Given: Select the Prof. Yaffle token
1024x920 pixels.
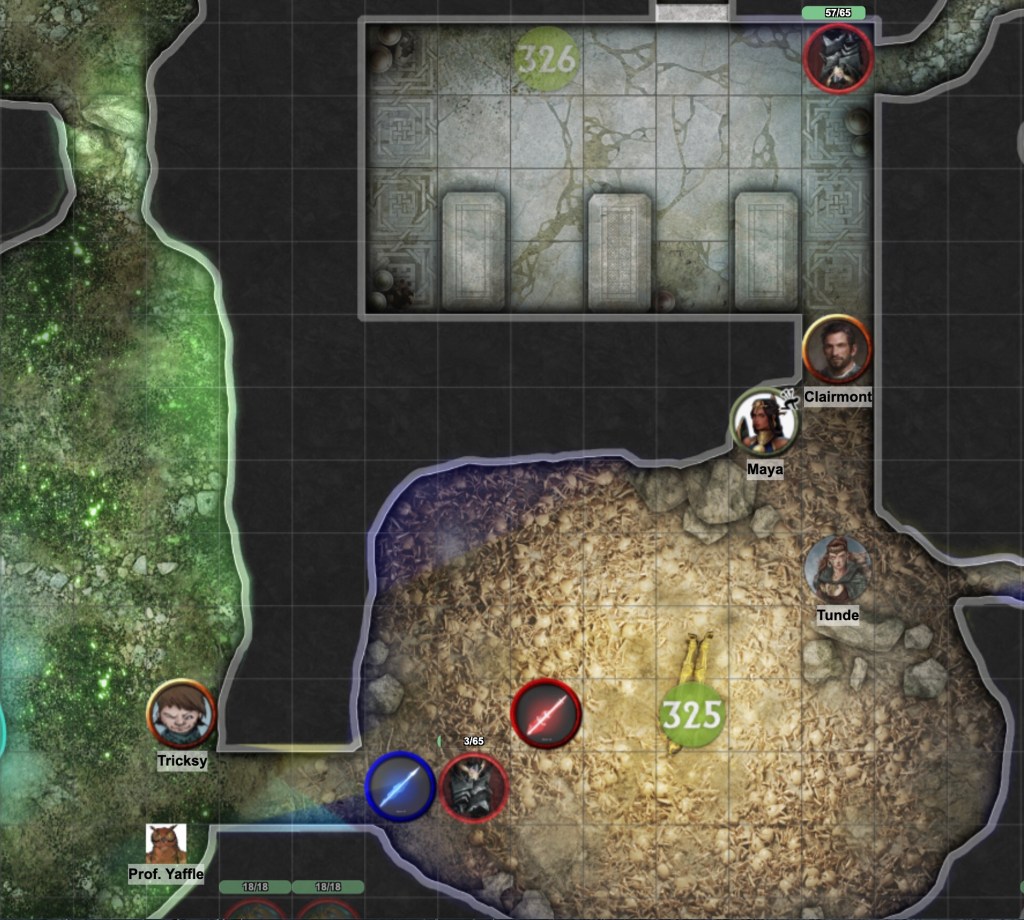Looking at the screenshot, I should pyautogui.click(x=165, y=844).
